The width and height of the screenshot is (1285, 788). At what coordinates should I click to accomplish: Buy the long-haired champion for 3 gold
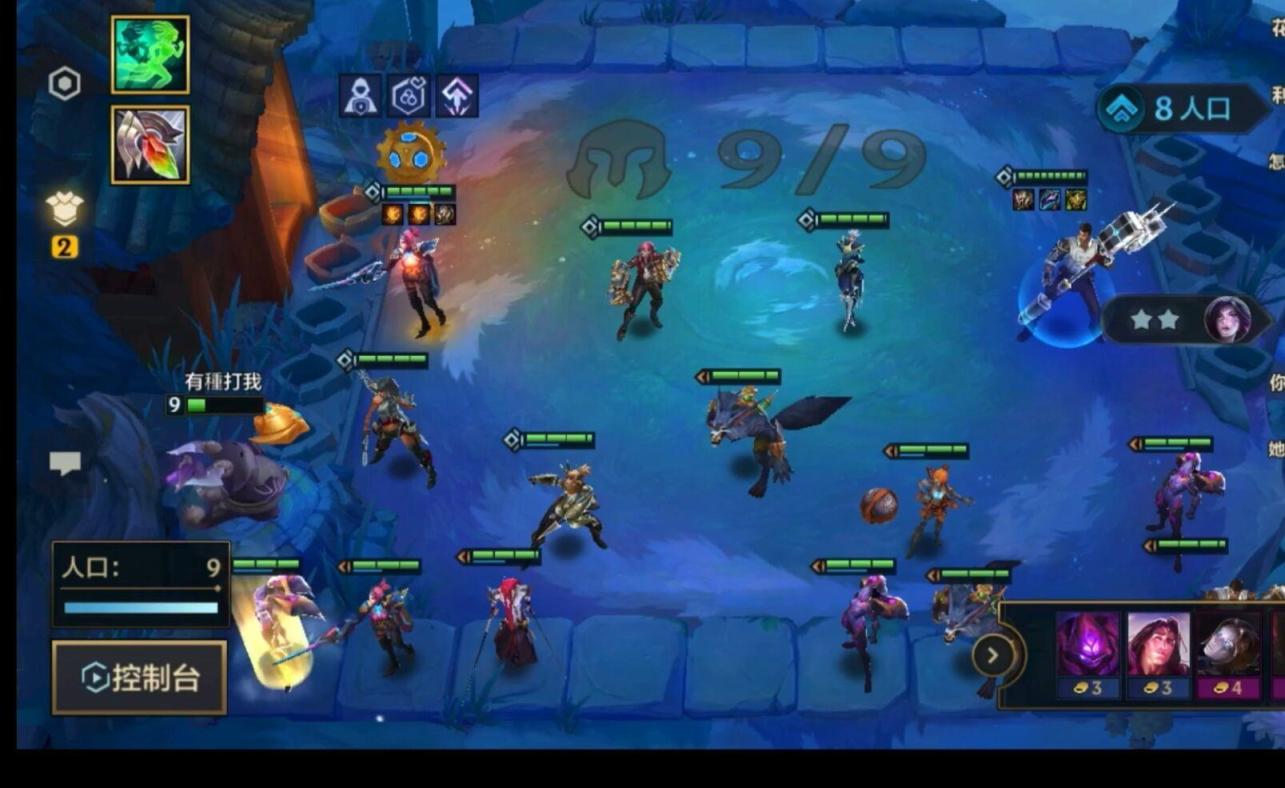click(x=1158, y=655)
